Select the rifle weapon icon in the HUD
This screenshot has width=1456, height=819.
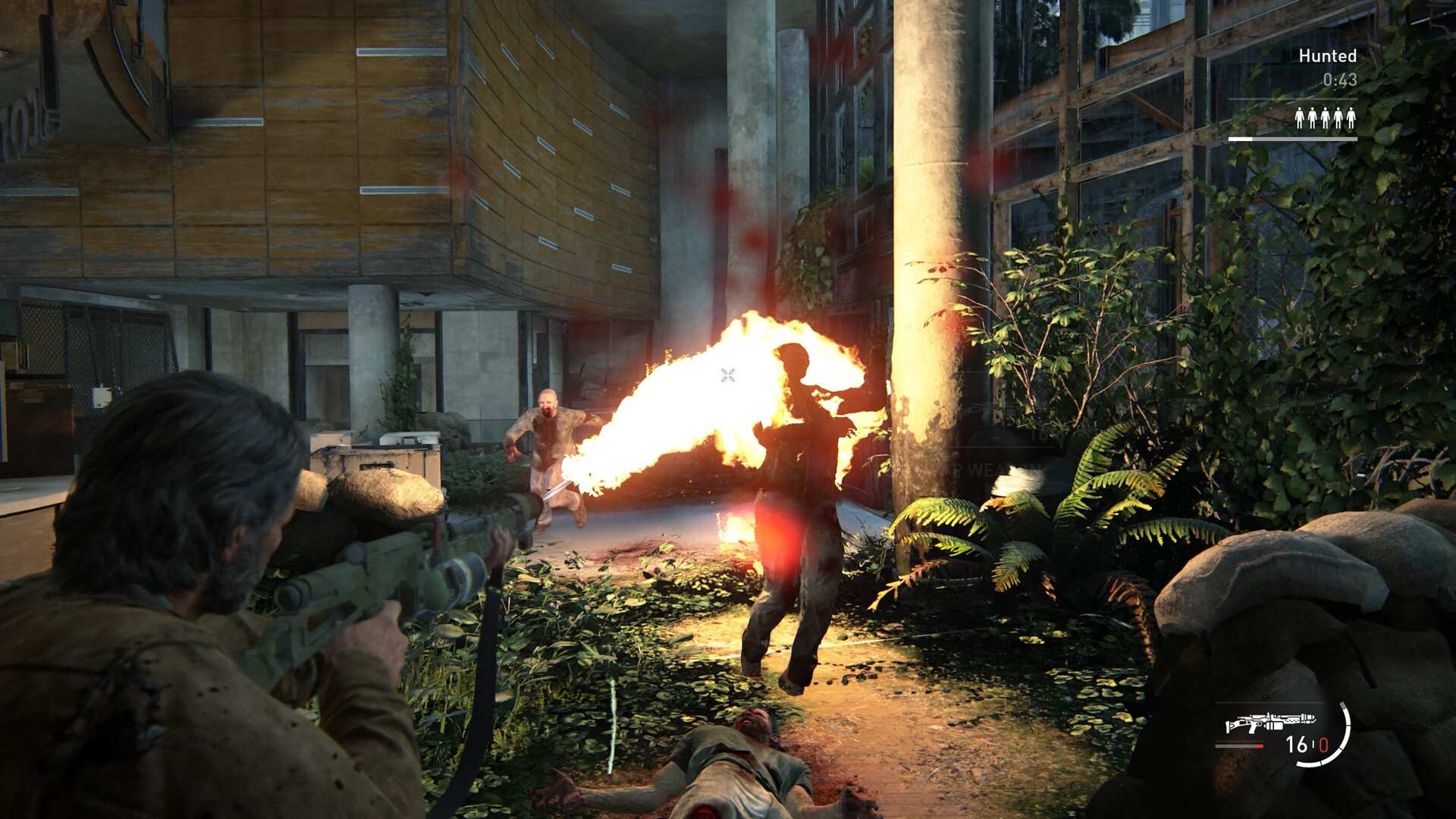coord(1269,721)
